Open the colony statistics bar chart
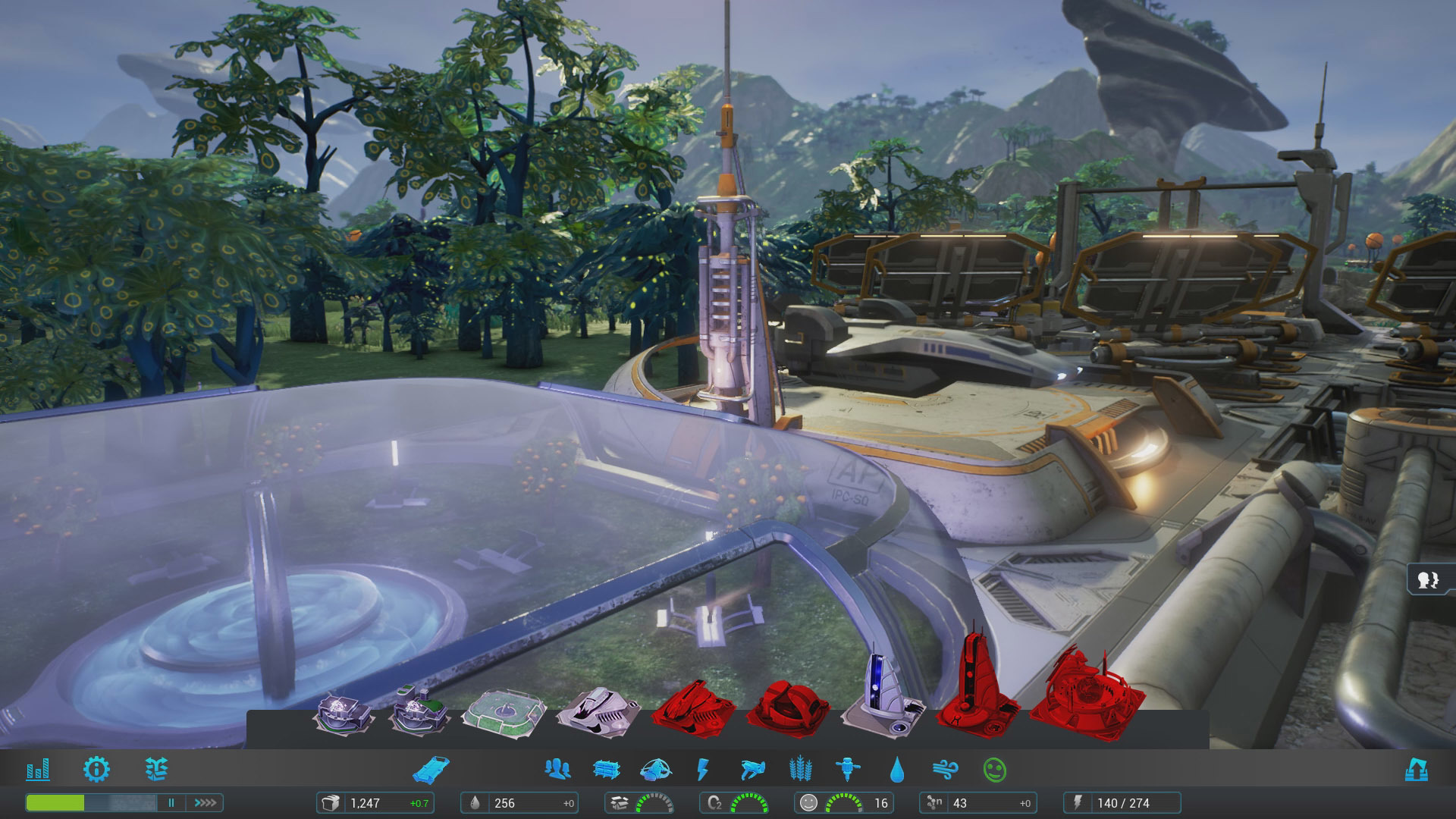 (x=38, y=770)
